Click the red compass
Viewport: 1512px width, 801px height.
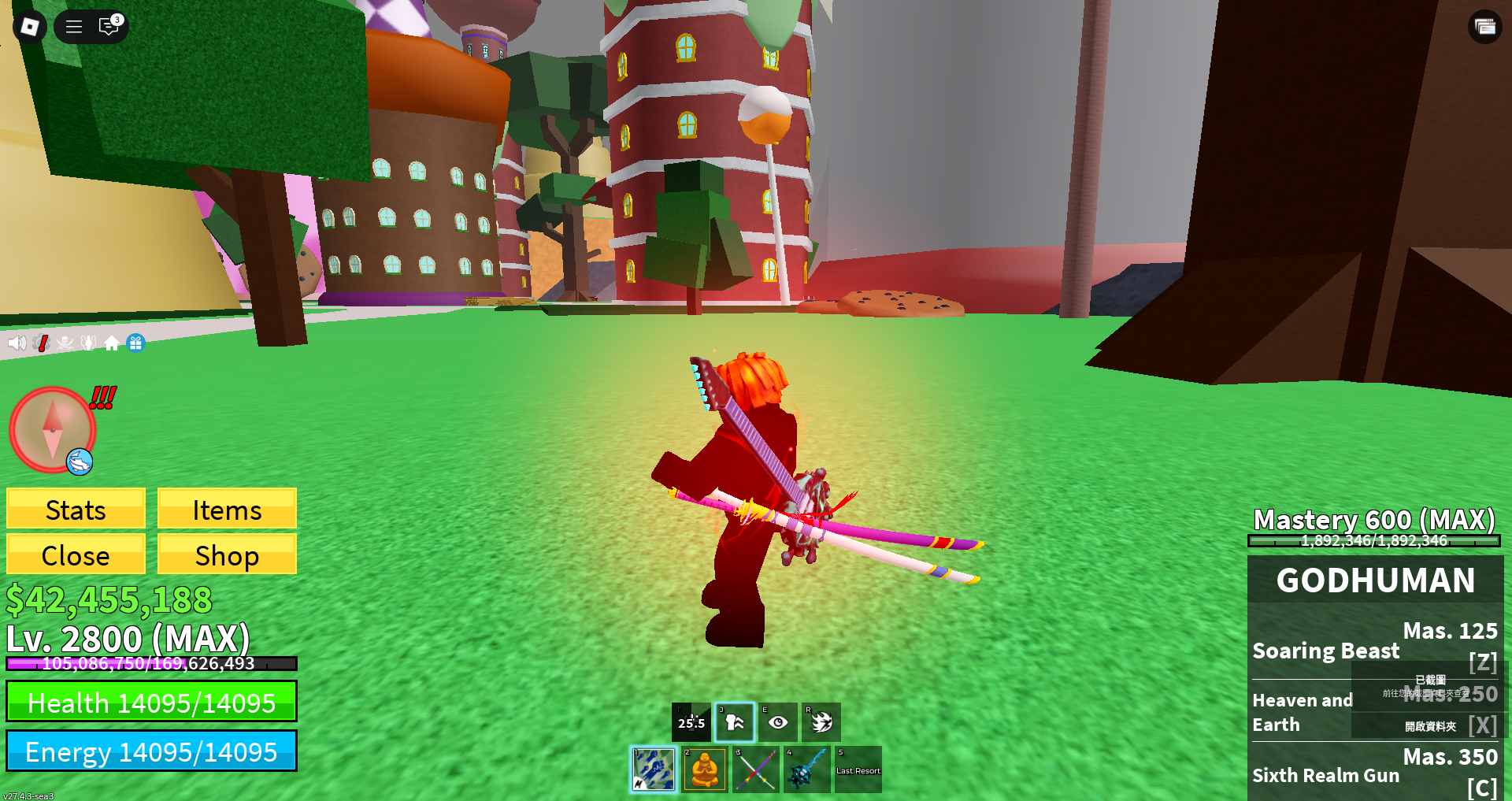[52, 429]
